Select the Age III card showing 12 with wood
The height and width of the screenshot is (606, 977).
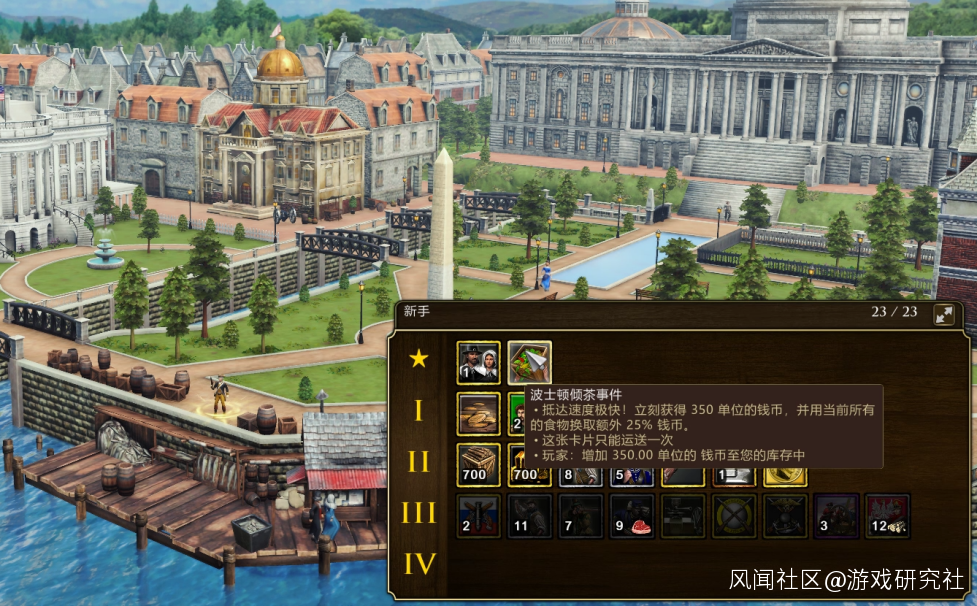(x=887, y=515)
